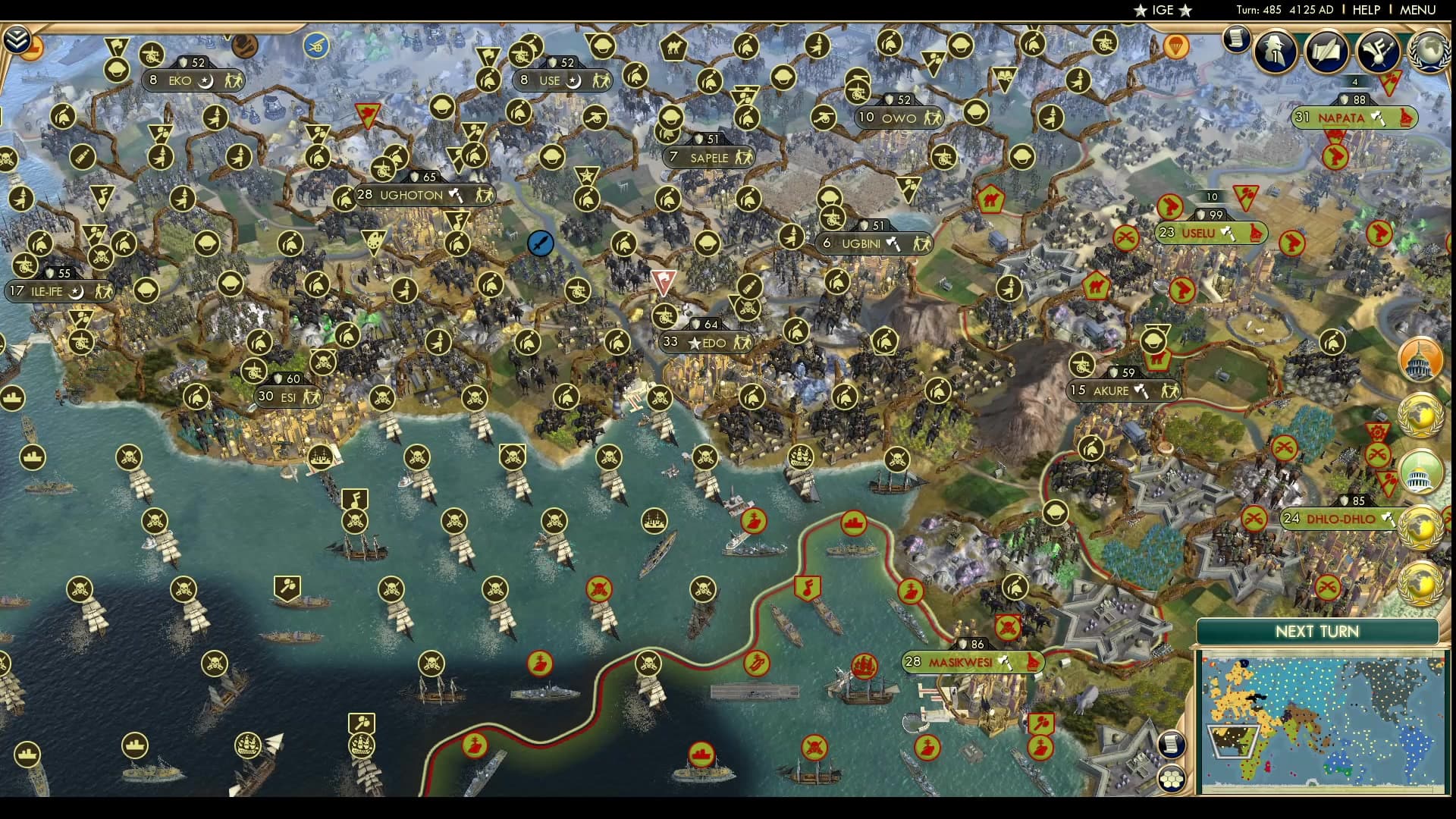The width and height of the screenshot is (1456, 819).
Task: Click Uselu's green city health bar
Action: 1211,233
